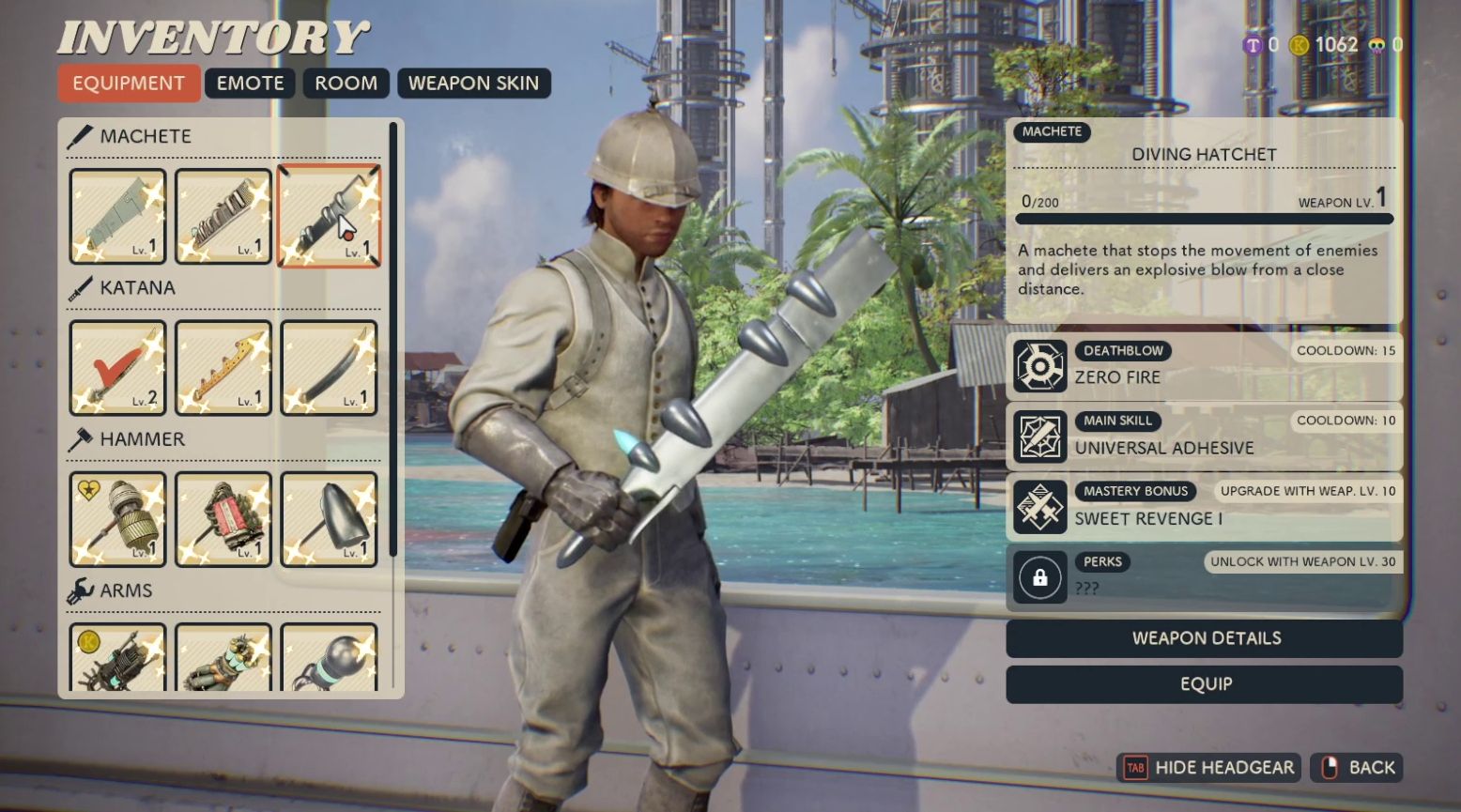Screen dimensions: 1461x812
Task: Choose the favorited gear-head hammer
Action: (x=117, y=519)
